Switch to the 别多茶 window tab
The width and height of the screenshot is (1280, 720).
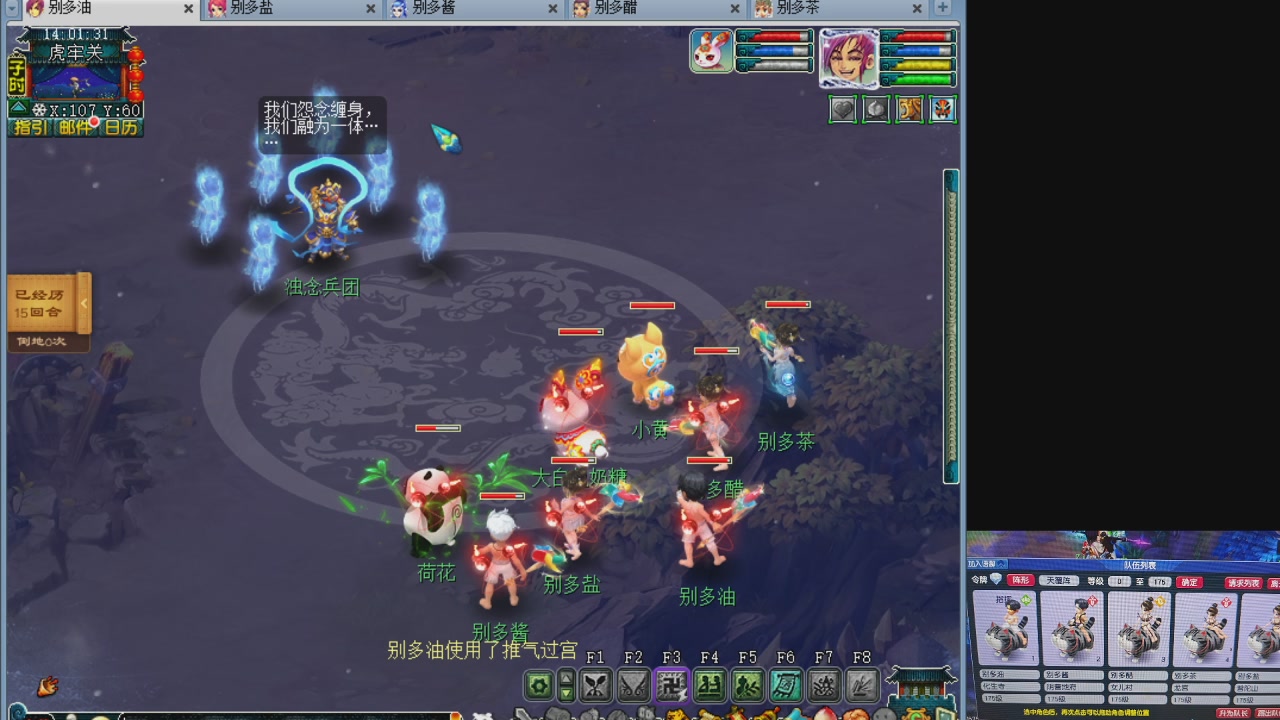click(798, 8)
